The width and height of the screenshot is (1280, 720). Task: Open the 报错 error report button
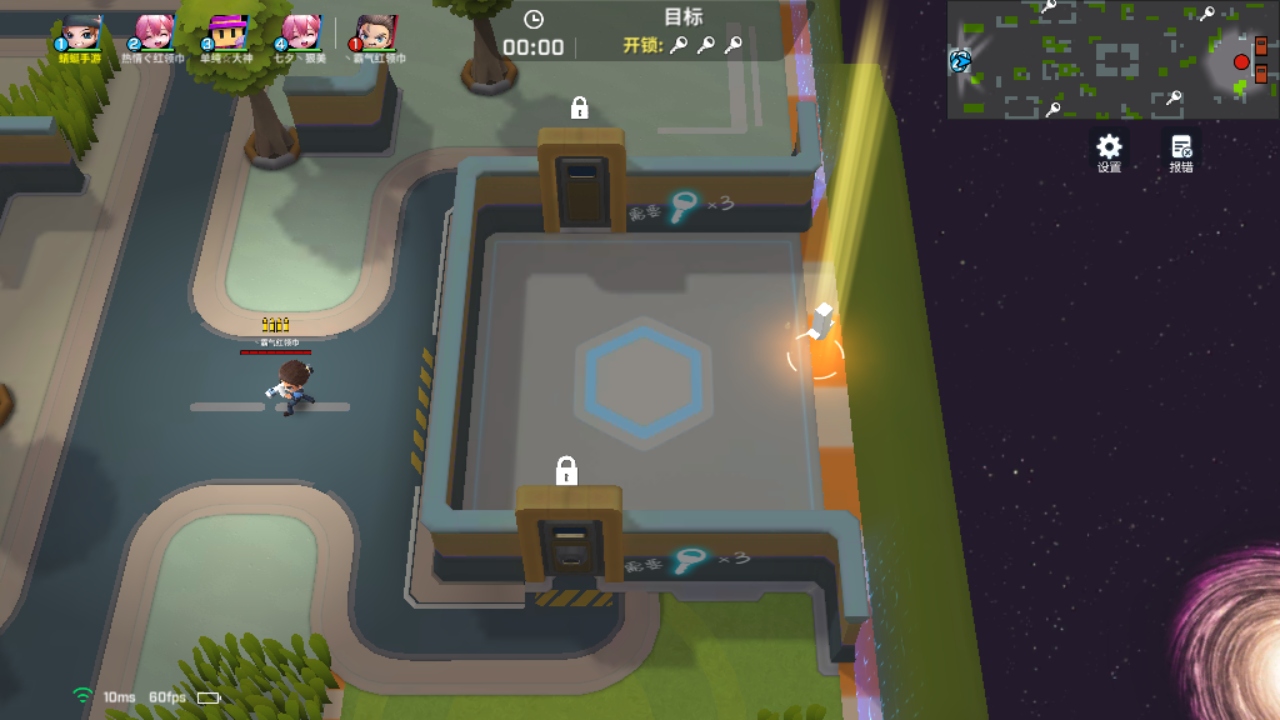[x=1181, y=151]
